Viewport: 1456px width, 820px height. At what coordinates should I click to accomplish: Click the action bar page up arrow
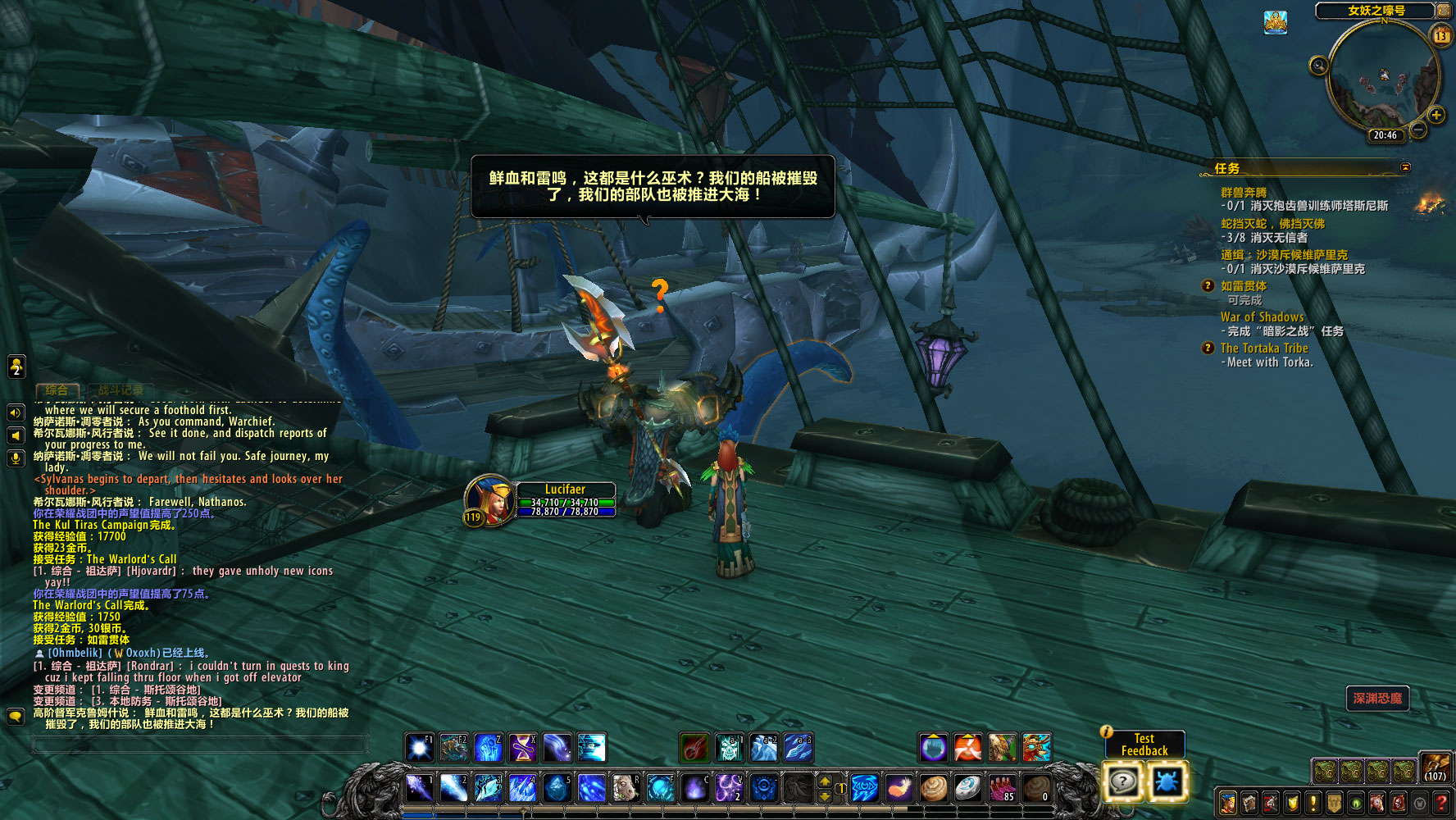click(x=826, y=781)
